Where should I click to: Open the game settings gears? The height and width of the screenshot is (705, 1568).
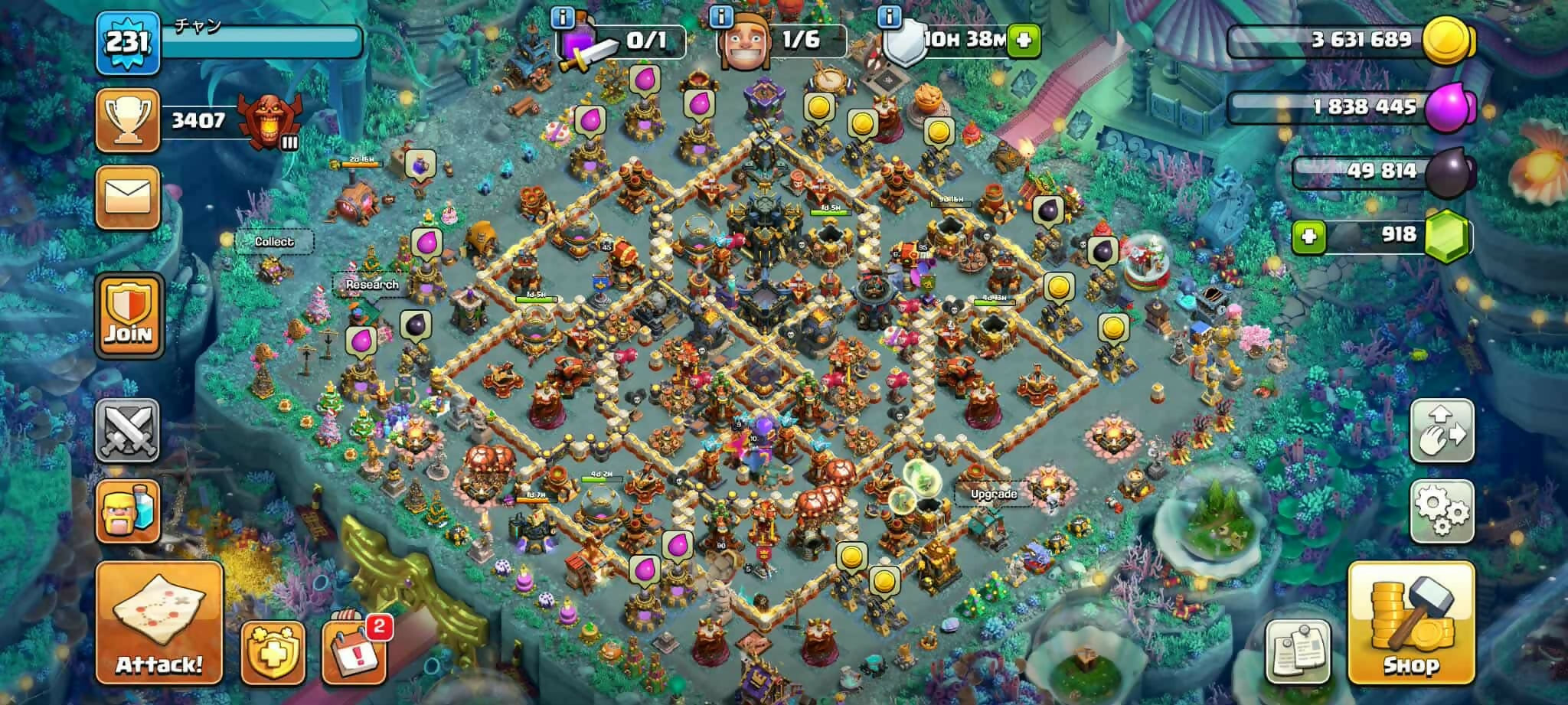click(1442, 509)
